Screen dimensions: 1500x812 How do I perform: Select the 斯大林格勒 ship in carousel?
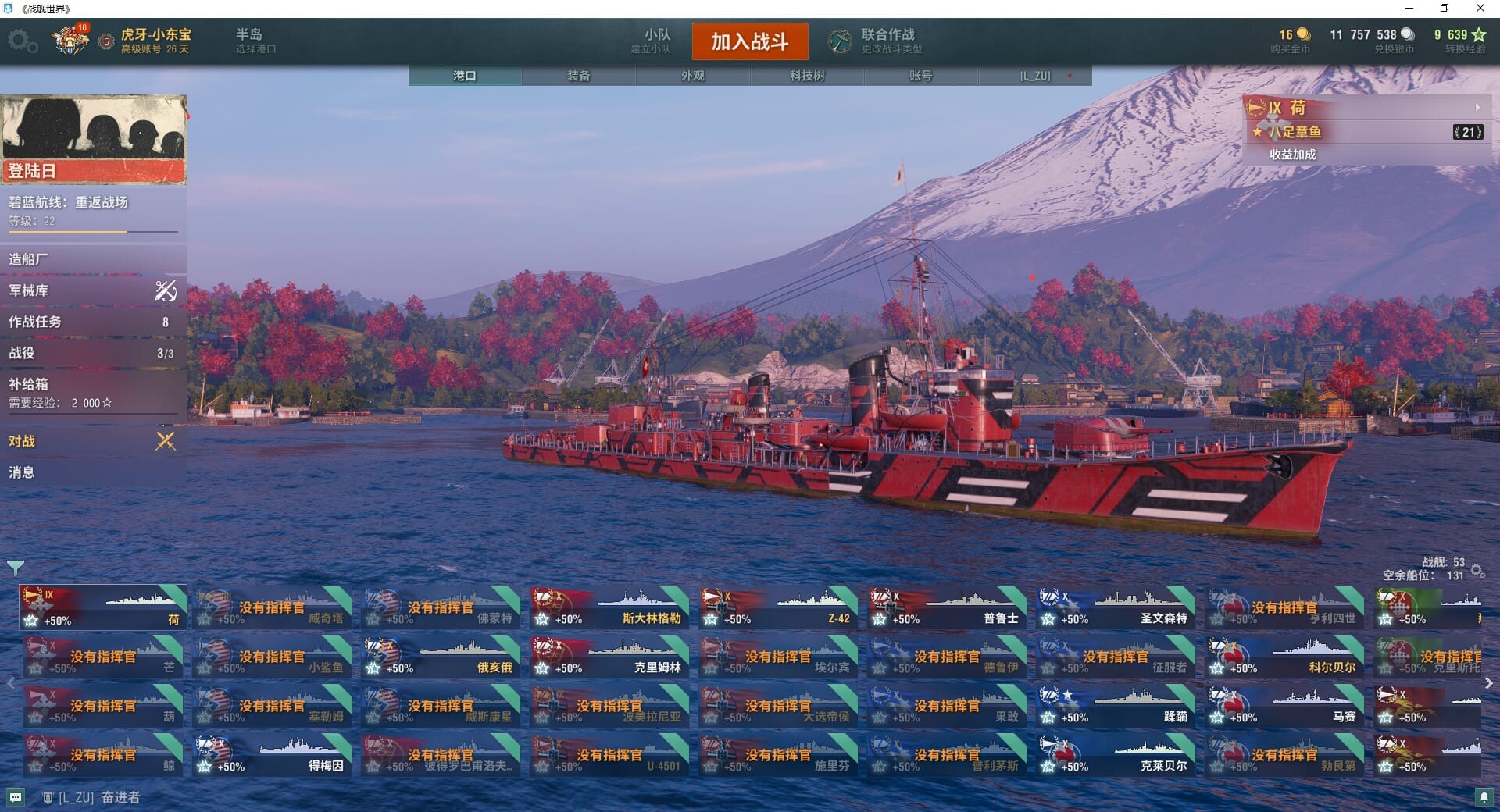[609, 607]
